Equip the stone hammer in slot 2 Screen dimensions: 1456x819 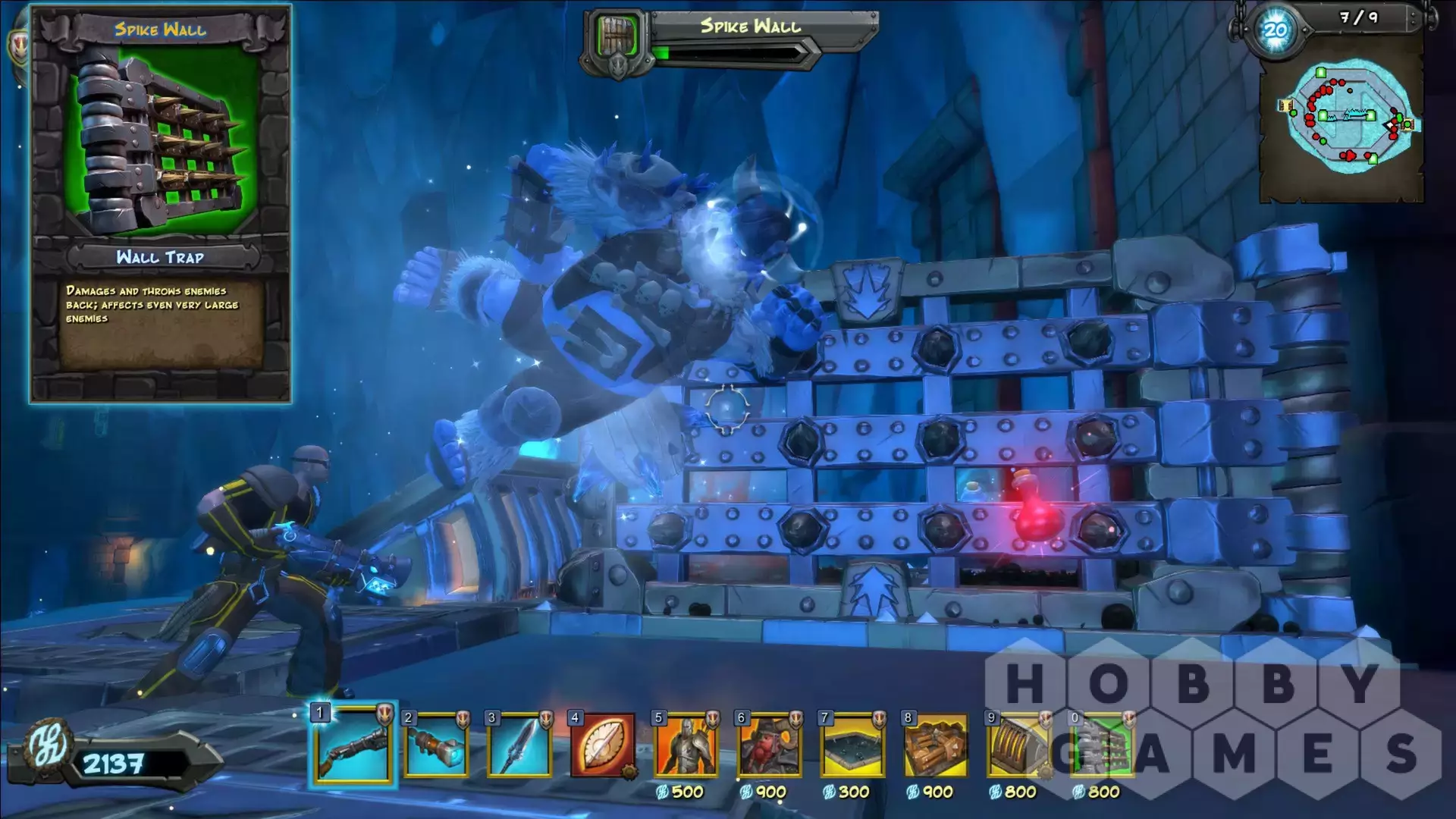click(x=436, y=745)
